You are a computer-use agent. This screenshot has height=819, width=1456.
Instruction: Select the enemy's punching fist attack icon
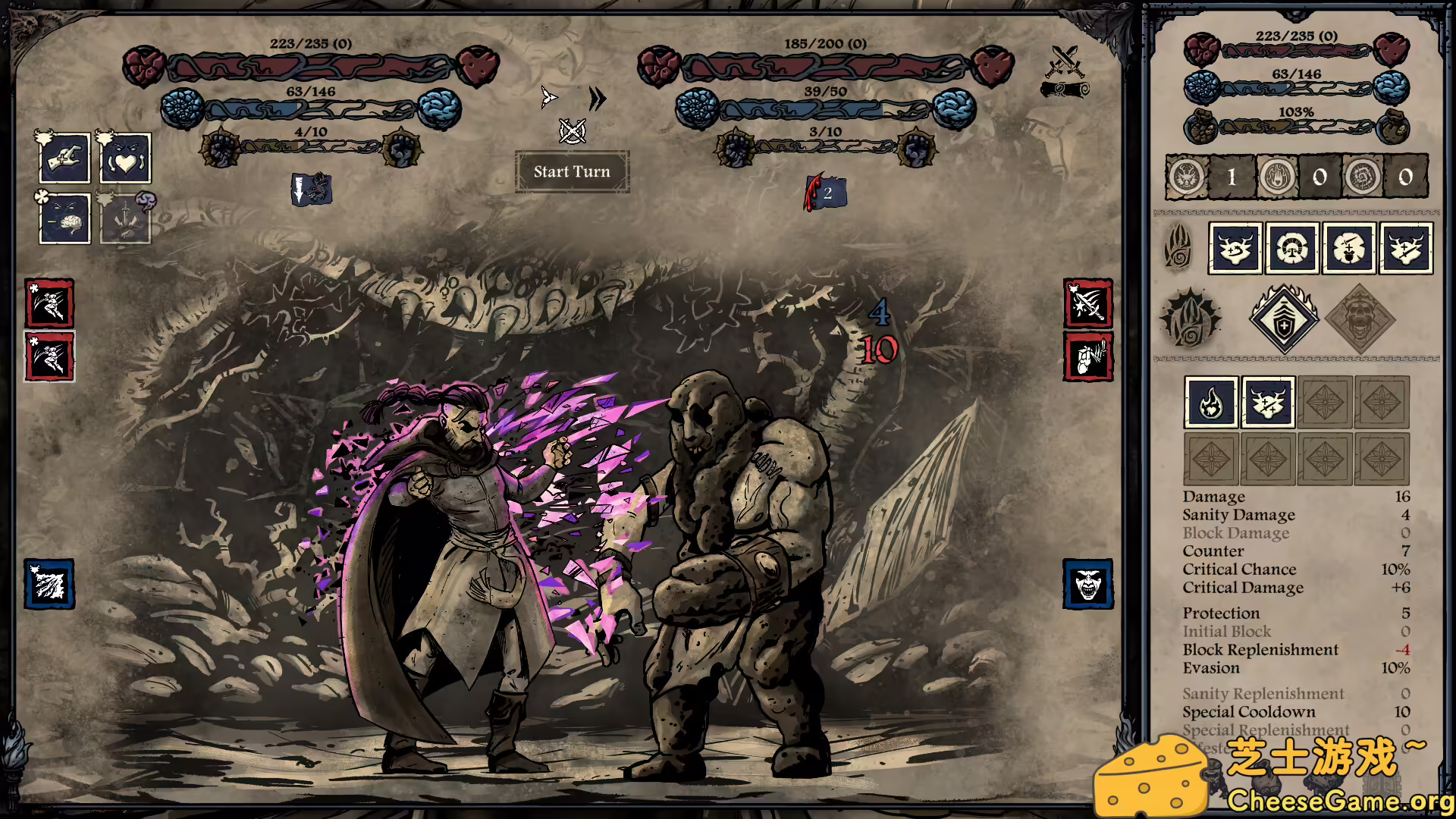1087,356
